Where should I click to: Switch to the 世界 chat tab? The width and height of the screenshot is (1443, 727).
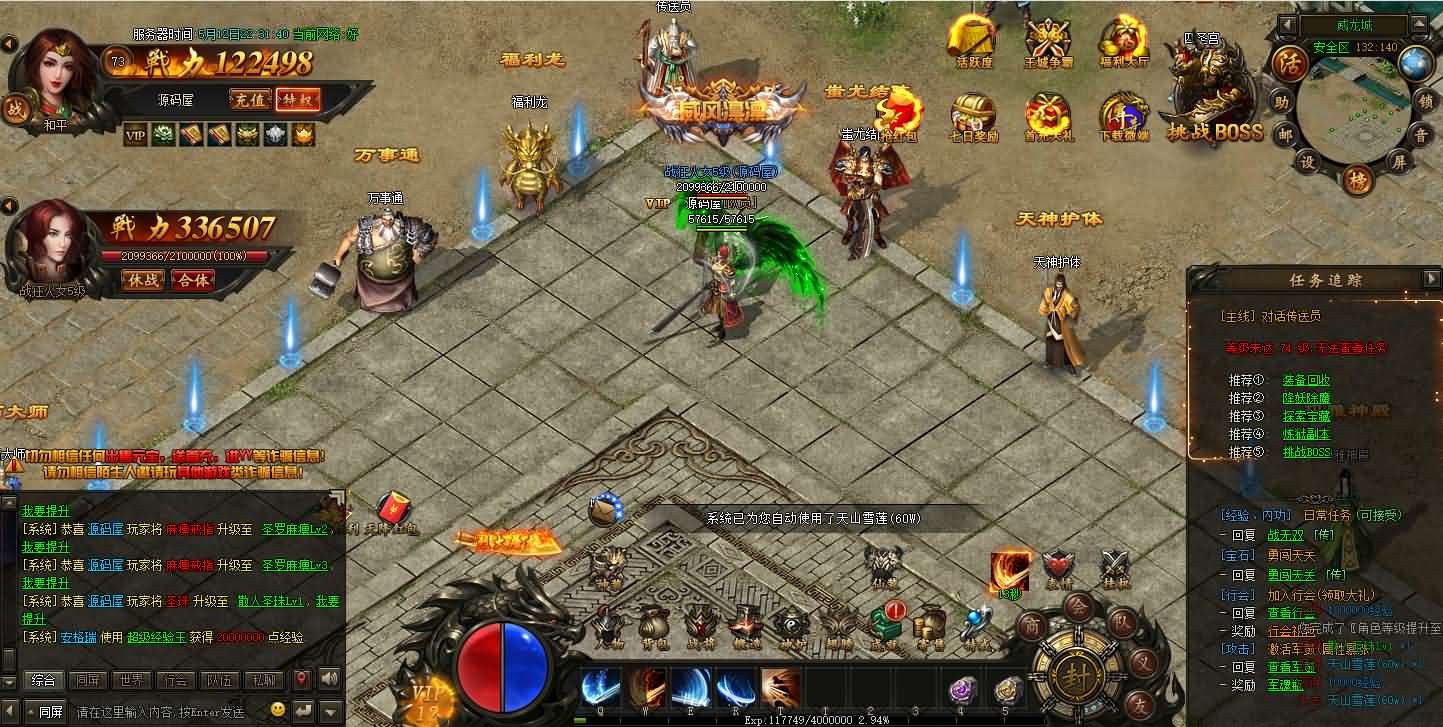pyautogui.click(x=131, y=679)
